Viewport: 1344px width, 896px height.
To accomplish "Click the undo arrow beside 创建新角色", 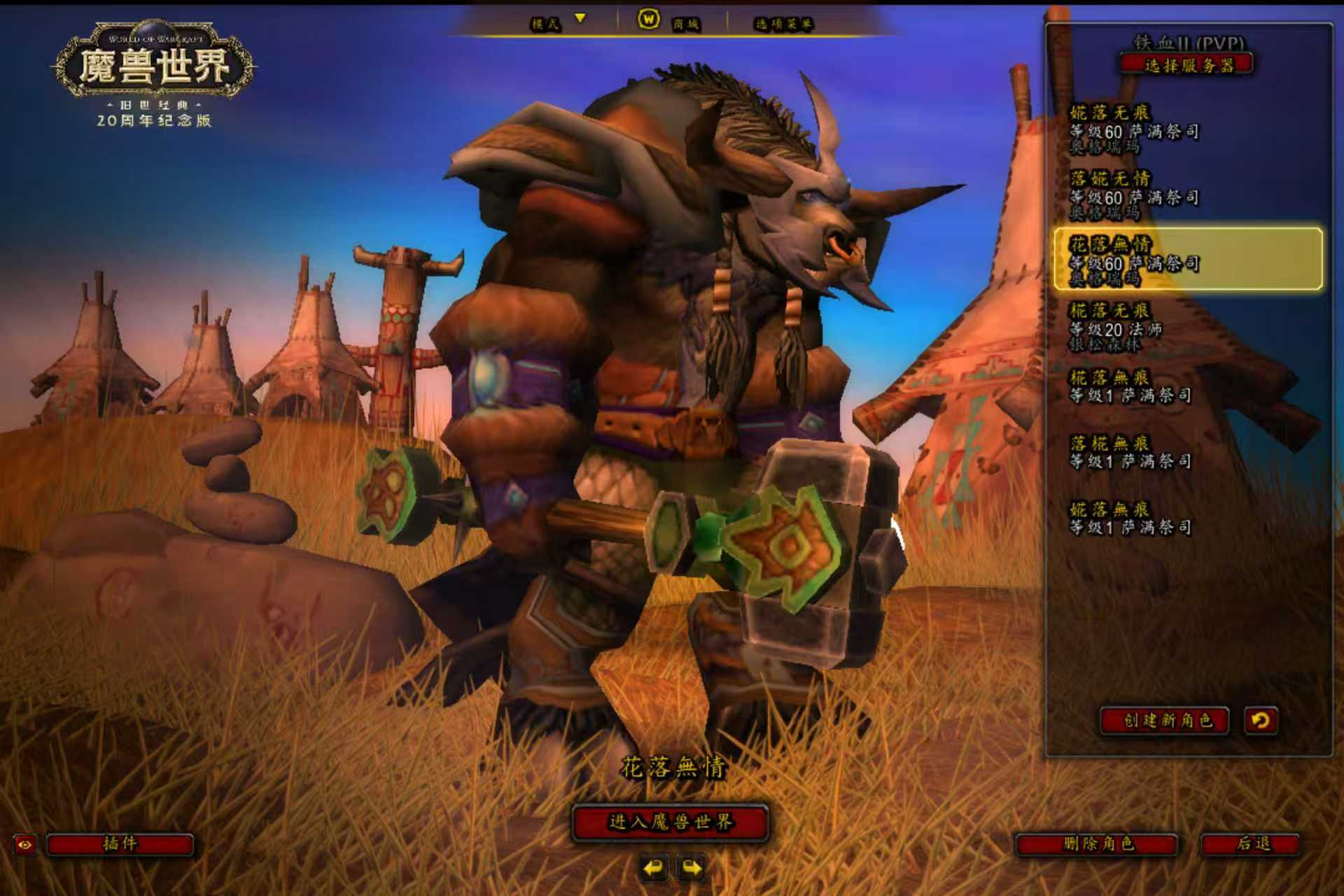I will [x=1261, y=720].
